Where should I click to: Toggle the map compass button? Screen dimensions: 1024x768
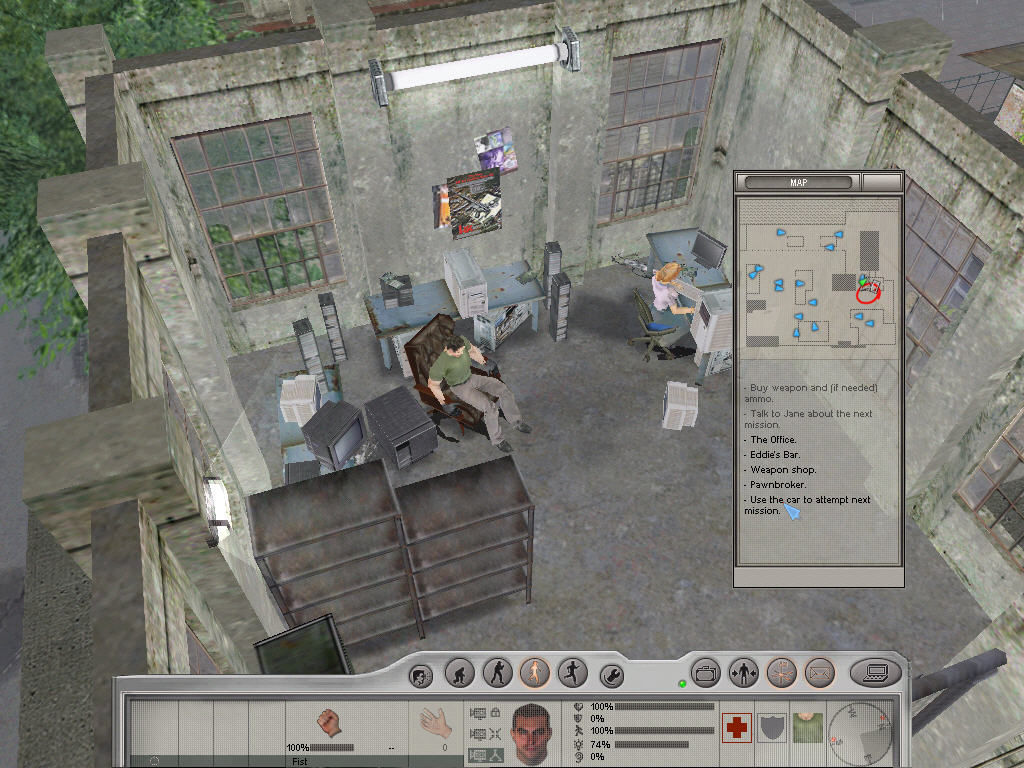point(782,672)
